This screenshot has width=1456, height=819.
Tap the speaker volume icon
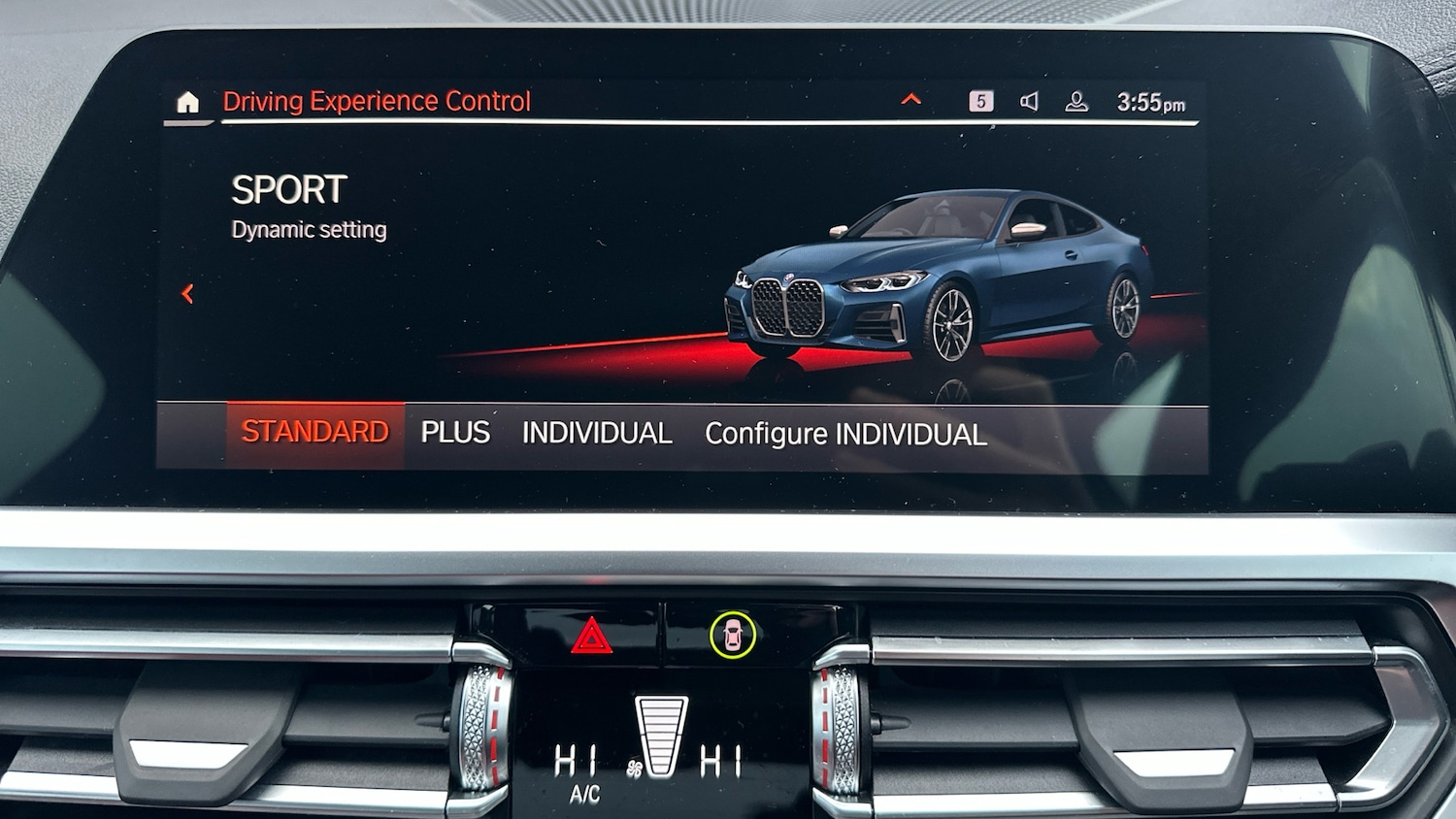point(1029,101)
